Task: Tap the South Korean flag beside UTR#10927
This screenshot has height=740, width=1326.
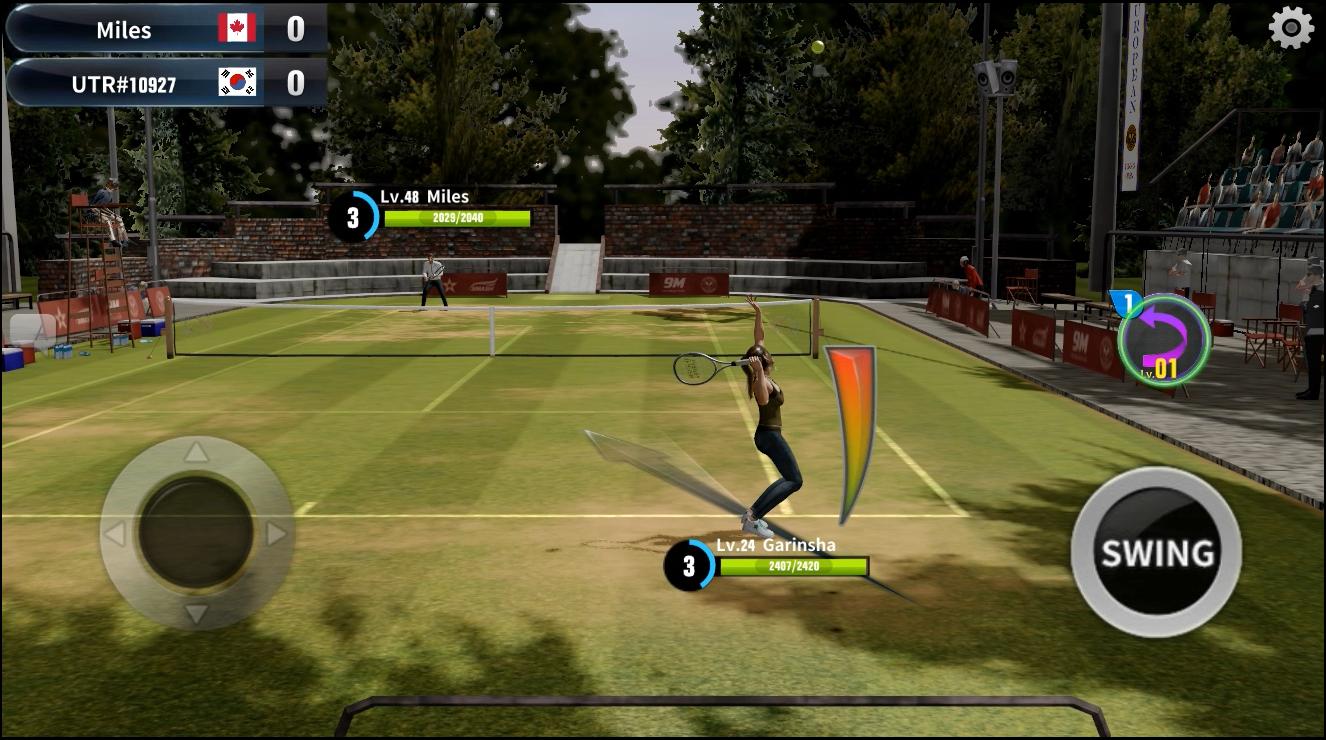Action: click(239, 82)
